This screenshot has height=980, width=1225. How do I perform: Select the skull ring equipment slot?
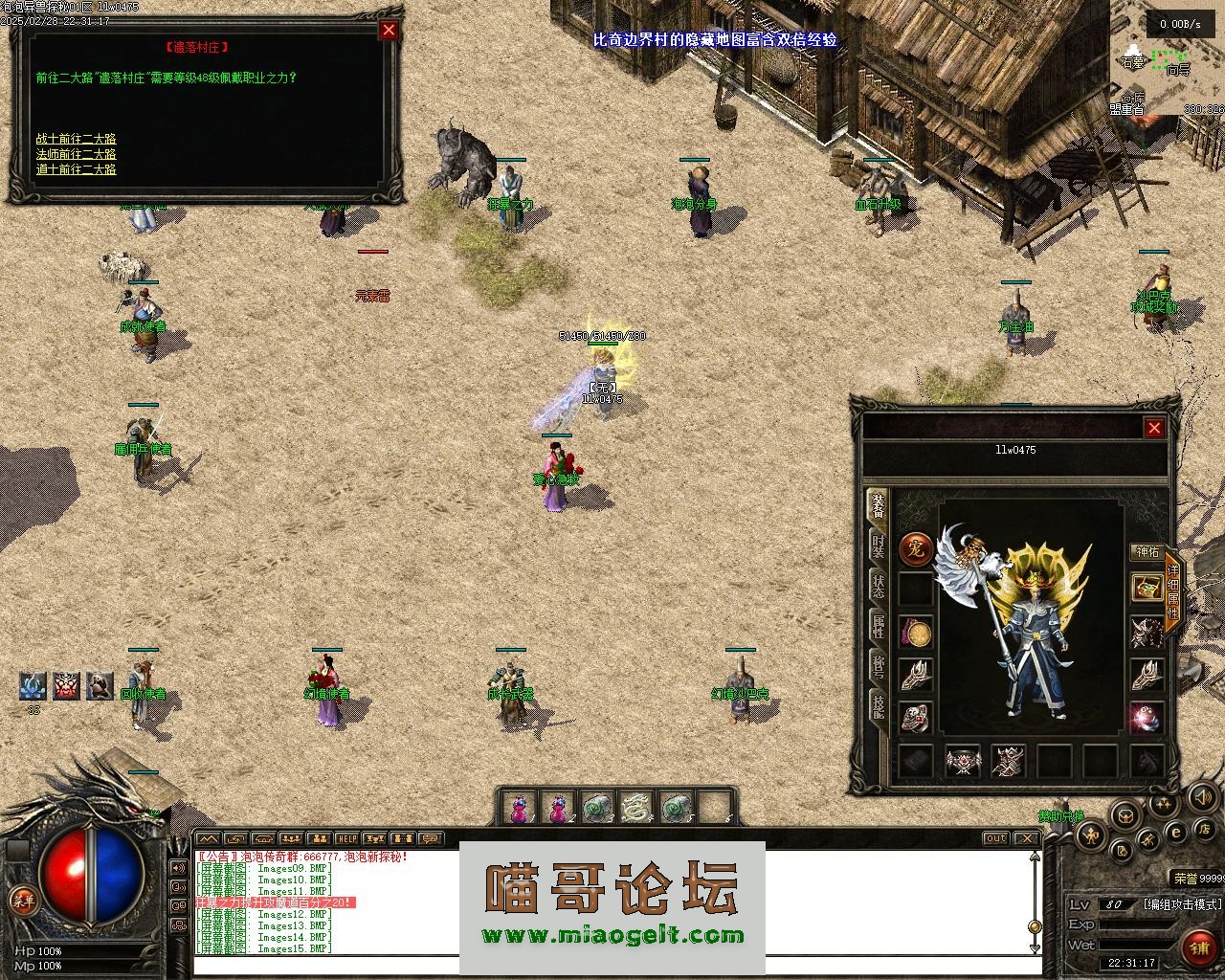(x=916, y=718)
